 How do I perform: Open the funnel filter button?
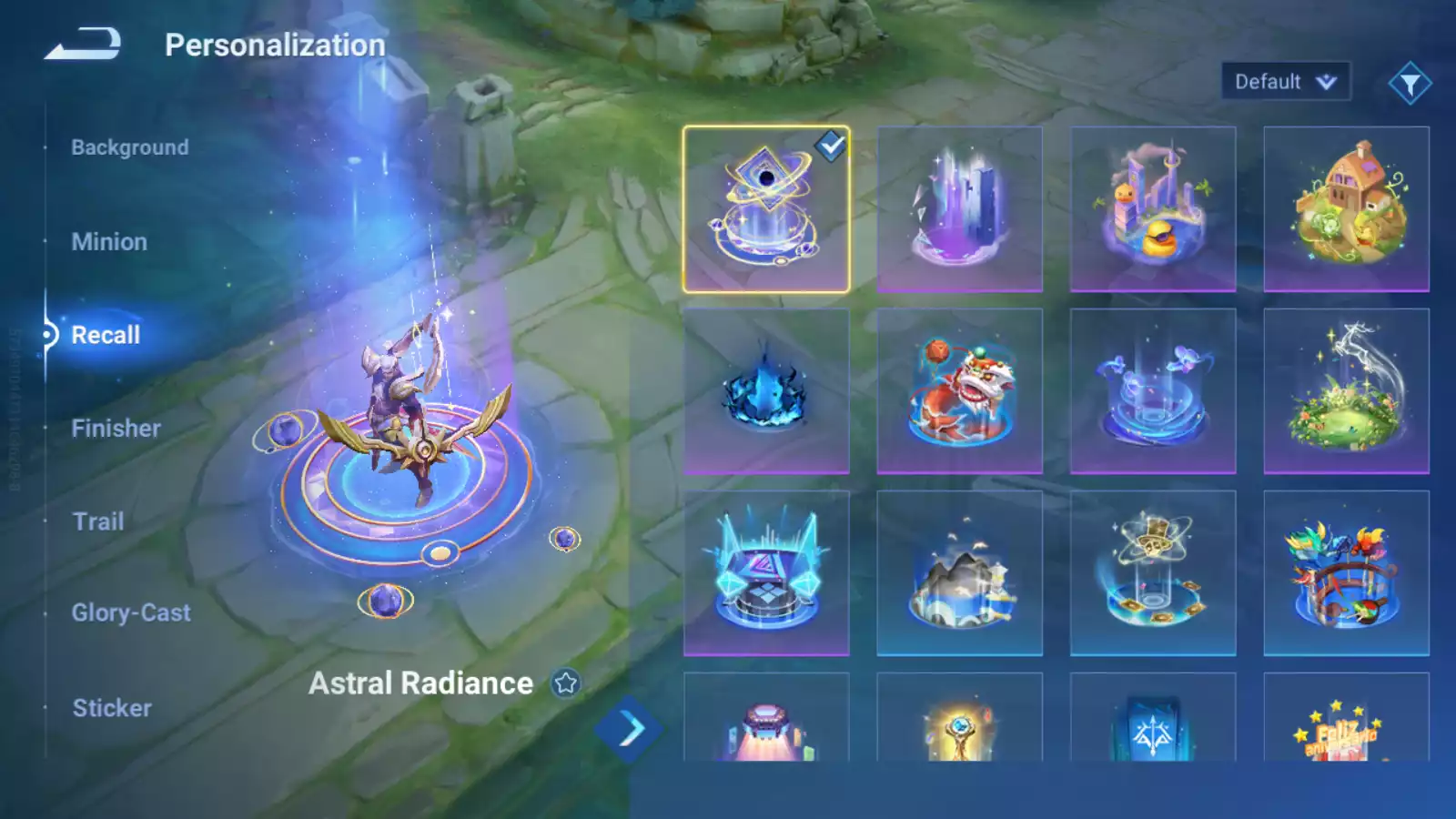(x=1410, y=84)
